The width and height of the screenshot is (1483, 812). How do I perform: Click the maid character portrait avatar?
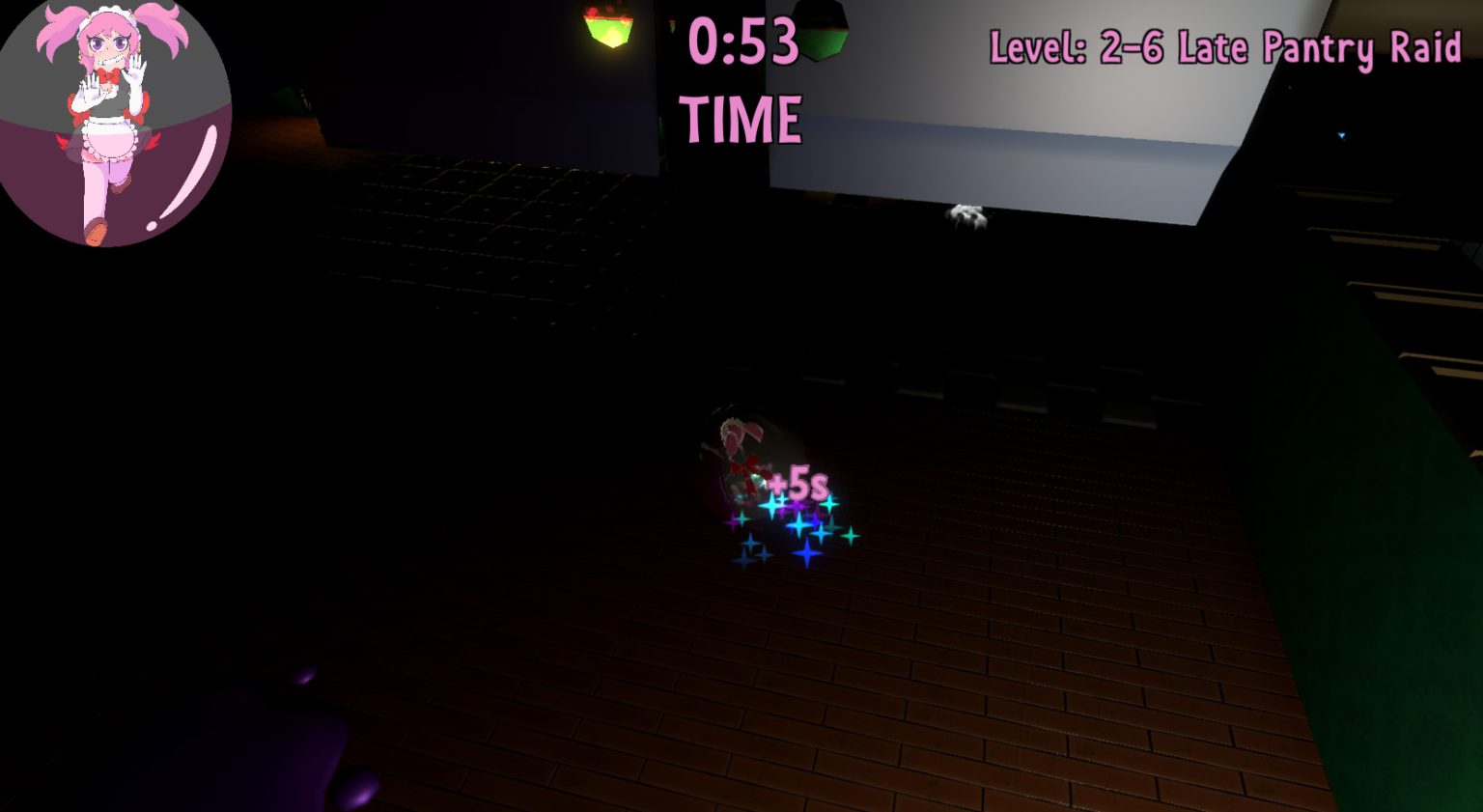116,121
